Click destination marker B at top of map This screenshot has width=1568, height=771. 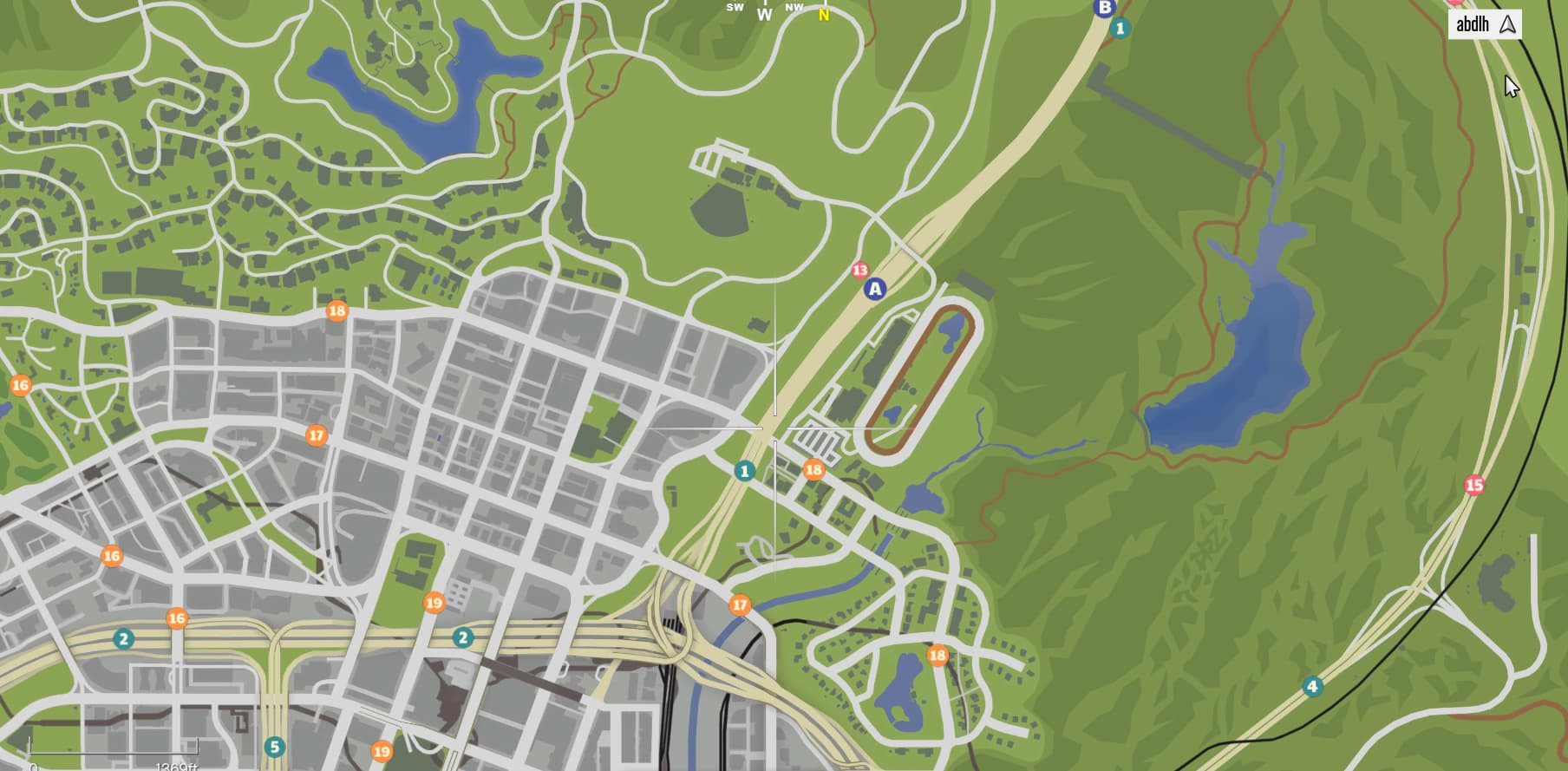tap(1105, 7)
